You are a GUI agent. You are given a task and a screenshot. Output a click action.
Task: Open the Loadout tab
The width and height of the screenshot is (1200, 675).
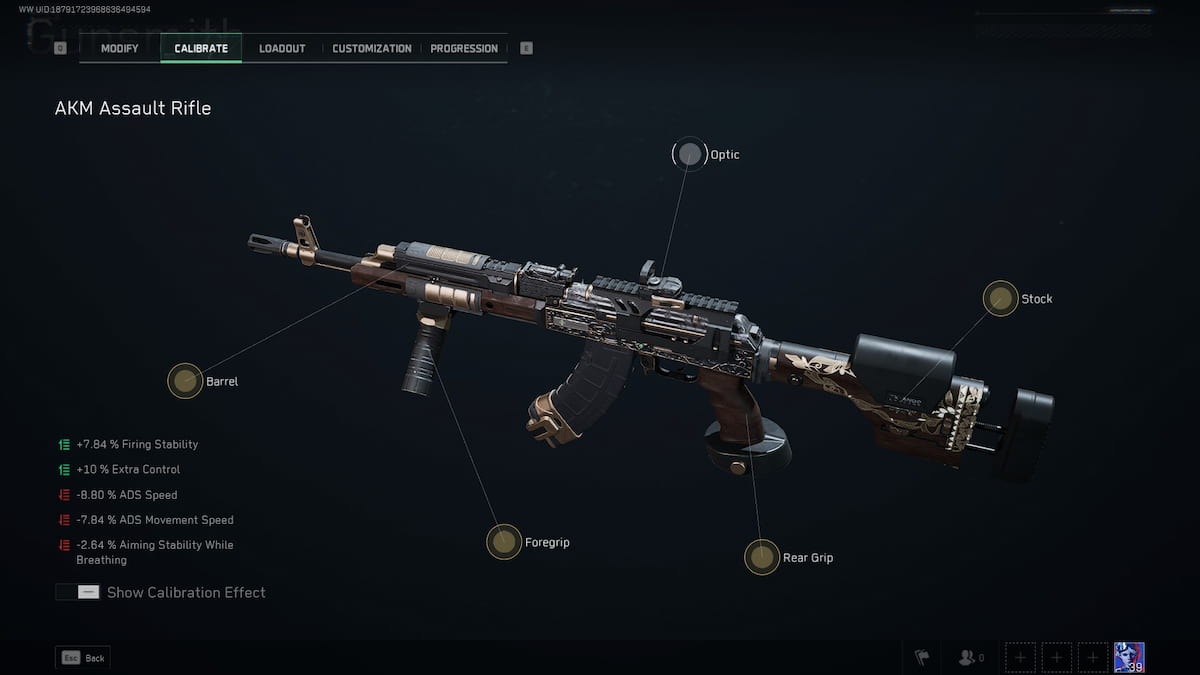click(282, 48)
